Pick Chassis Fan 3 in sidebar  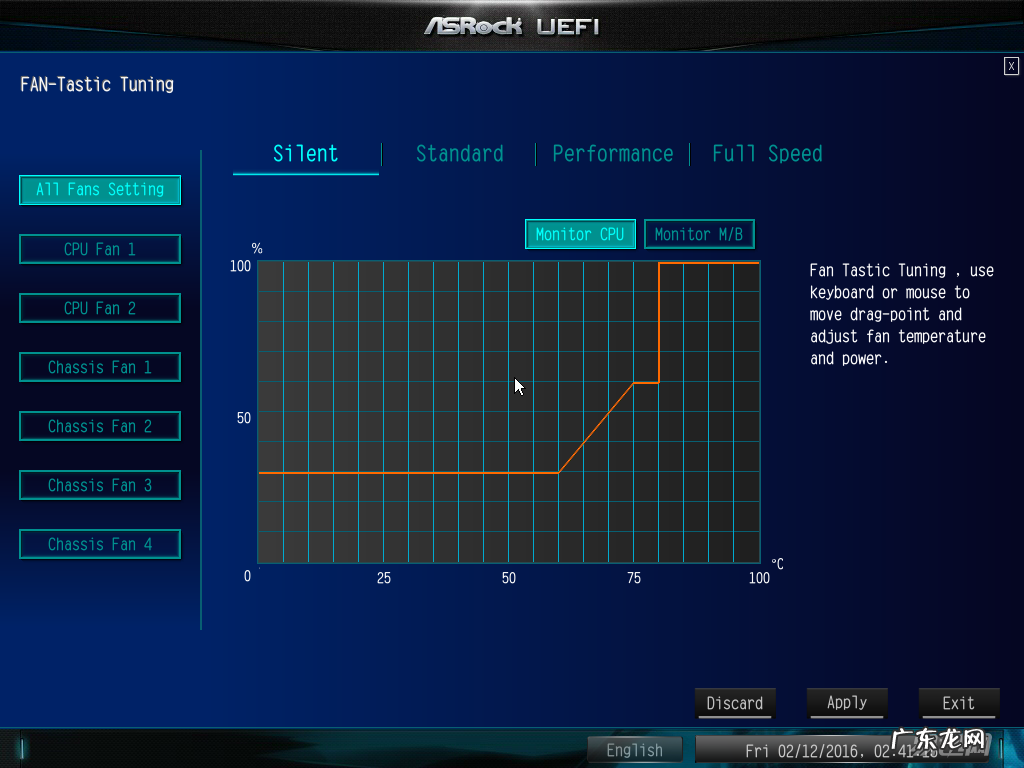tap(100, 485)
